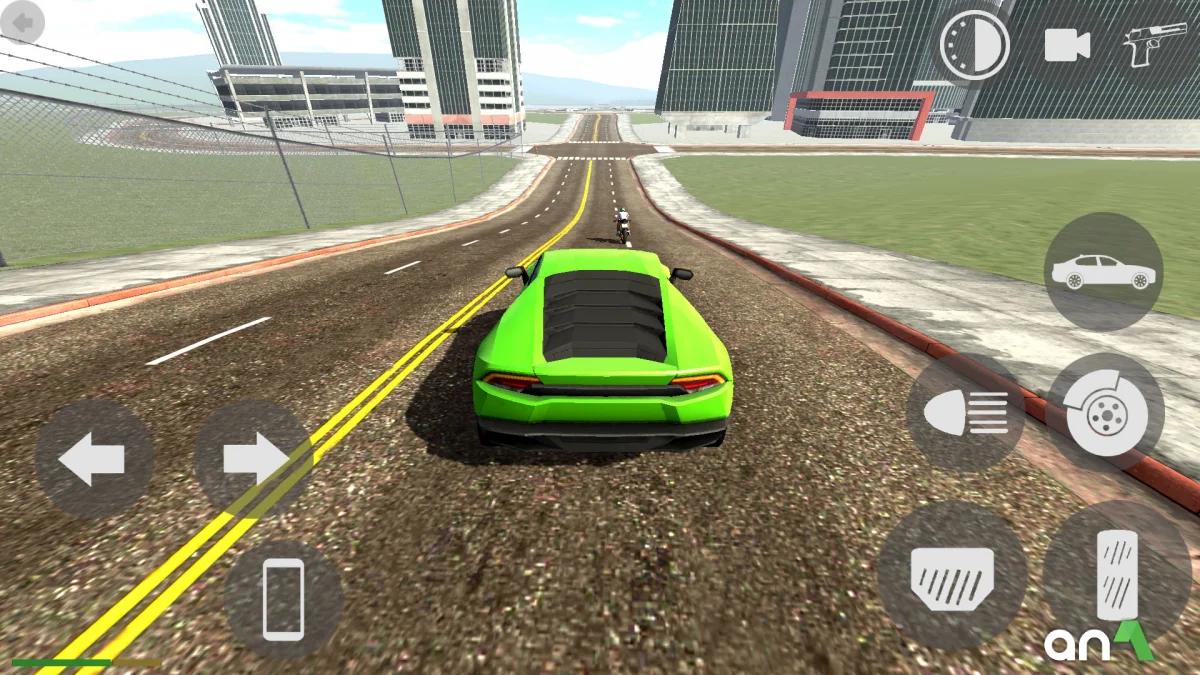This screenshot has height=675, width=1200.
Task: Switch the camera view
Action: (x=1067, y=45)
